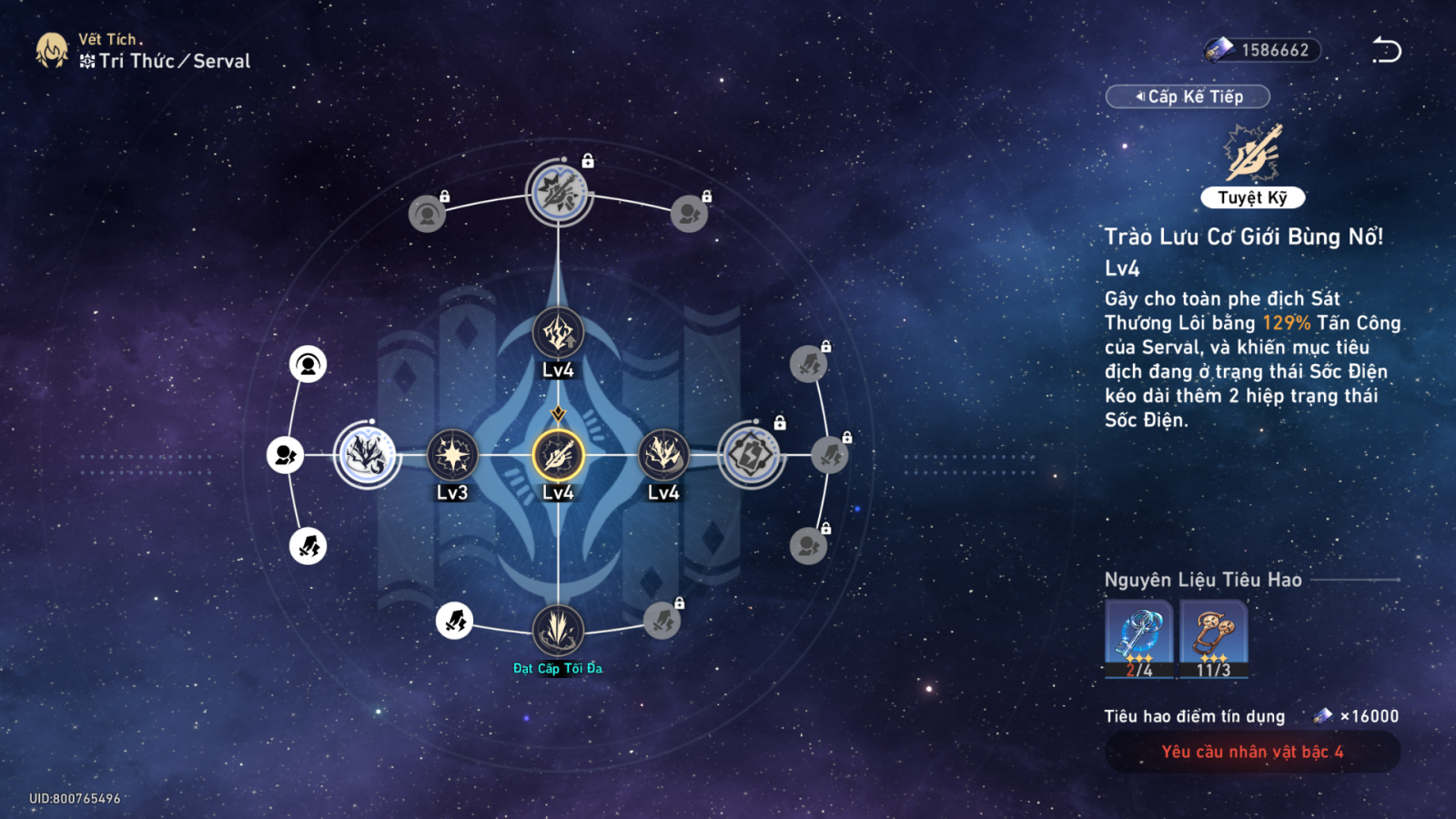Open the Đạt Cấp Tối Đa max-level node
This screenshot has width=1456, height=819.
pyautogui.click(x=558, y=630)
